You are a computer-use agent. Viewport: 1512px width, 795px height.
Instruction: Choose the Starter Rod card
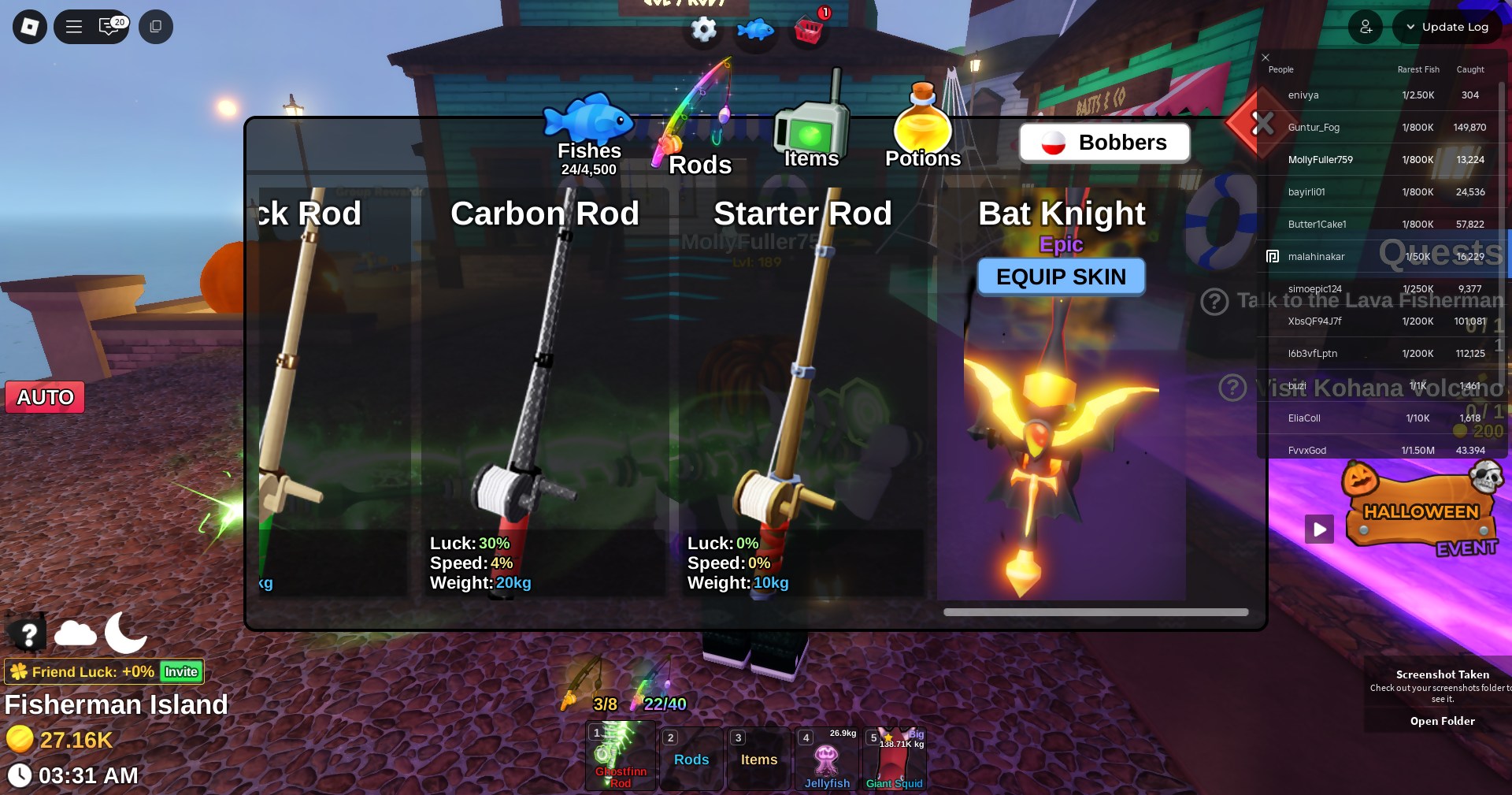[x=802, y=394]
